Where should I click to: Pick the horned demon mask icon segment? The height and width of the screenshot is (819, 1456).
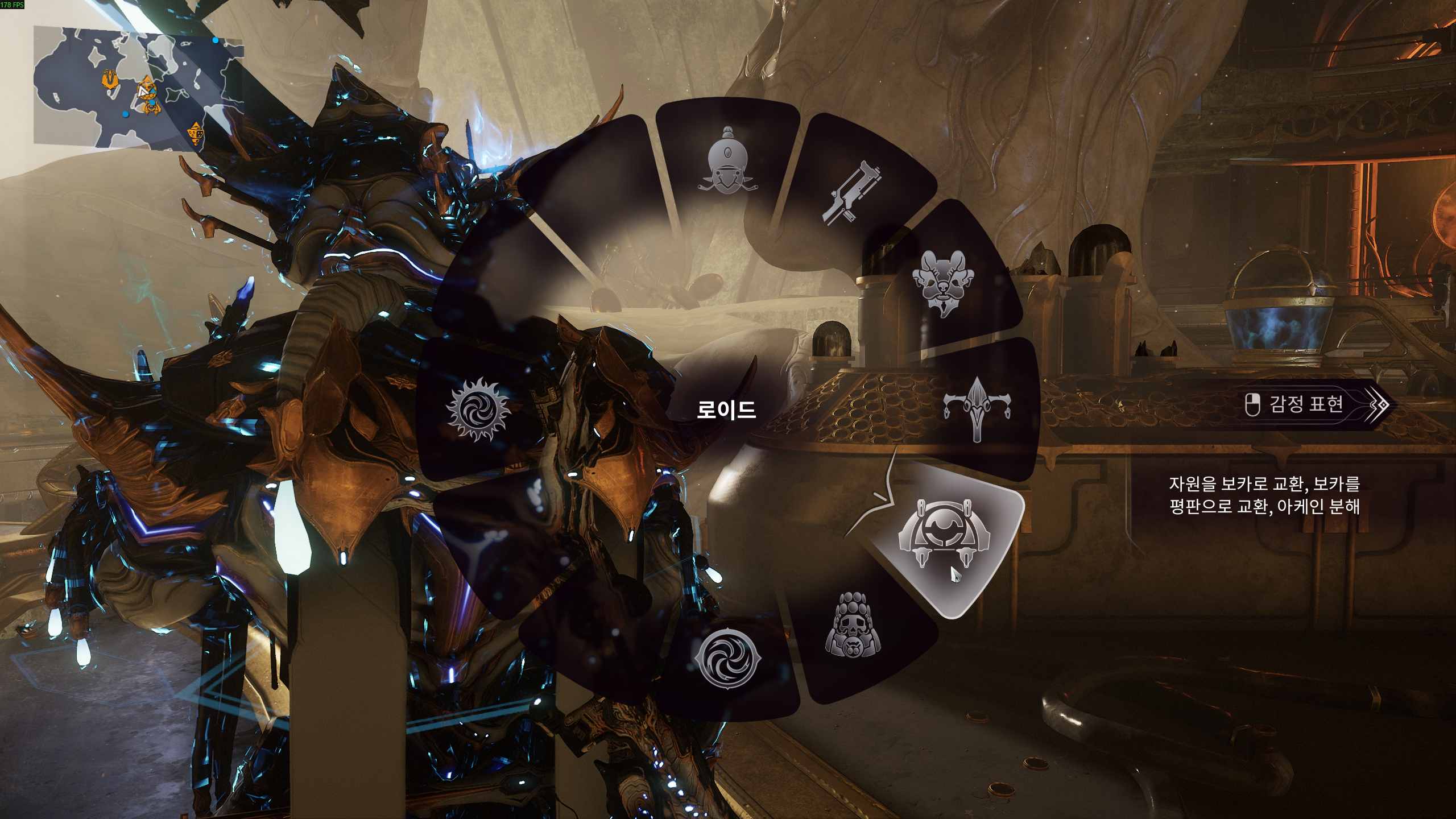942,282
